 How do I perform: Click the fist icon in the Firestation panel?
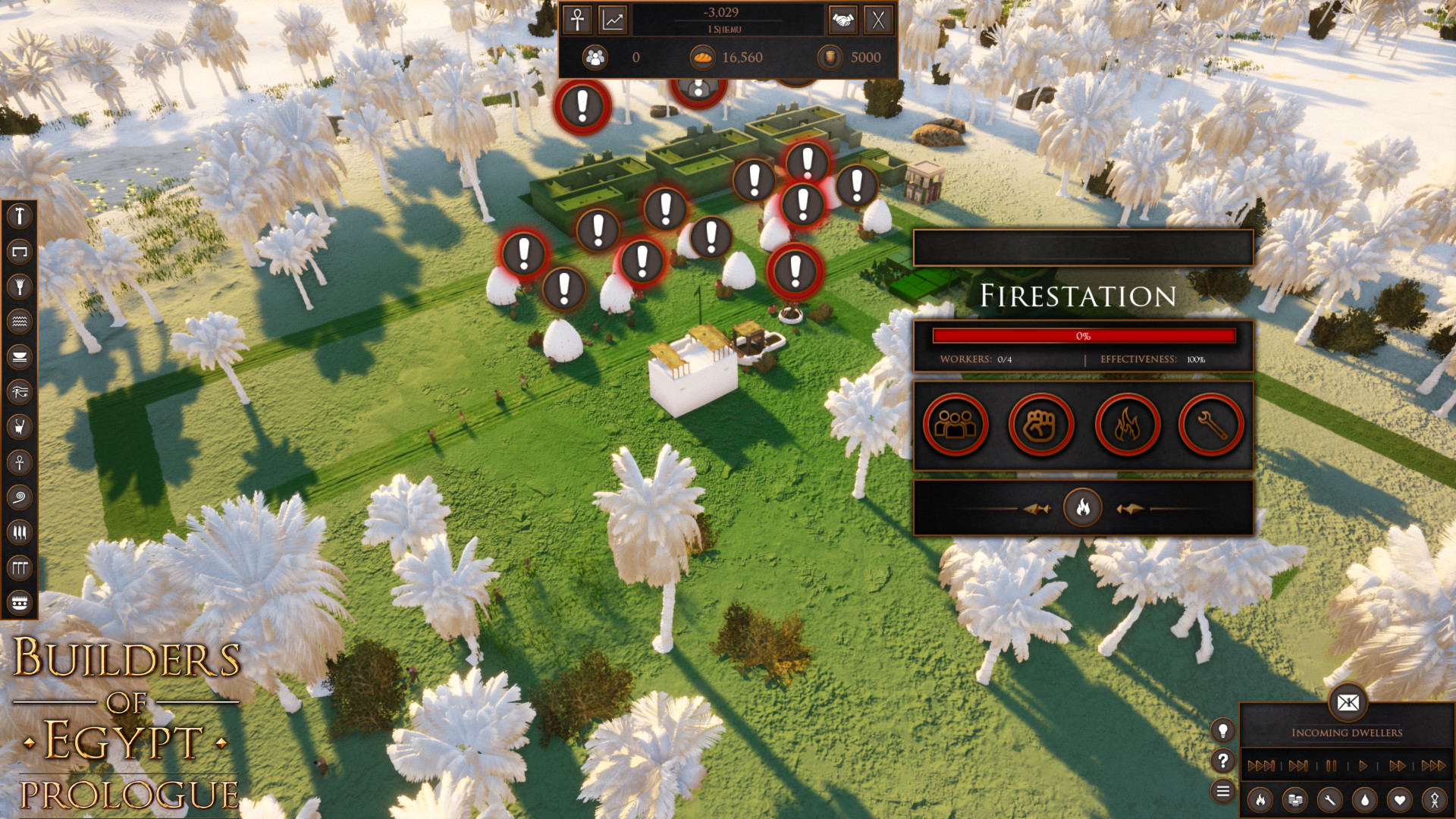[1041, 425]
